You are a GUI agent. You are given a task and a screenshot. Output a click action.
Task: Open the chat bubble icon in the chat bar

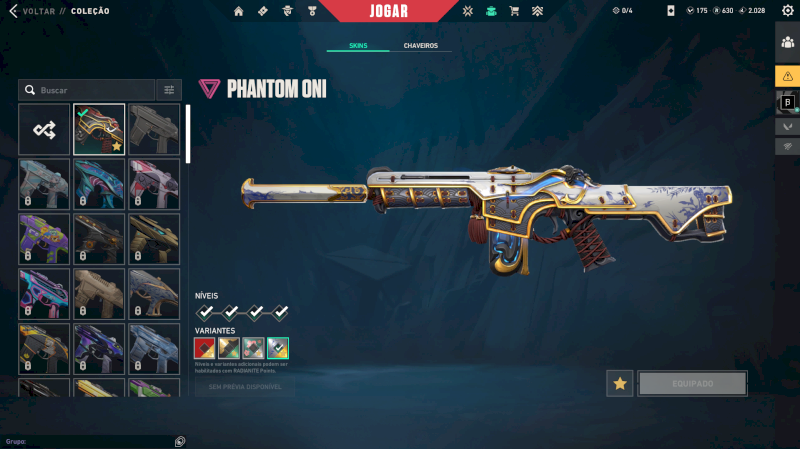(179, 441)
